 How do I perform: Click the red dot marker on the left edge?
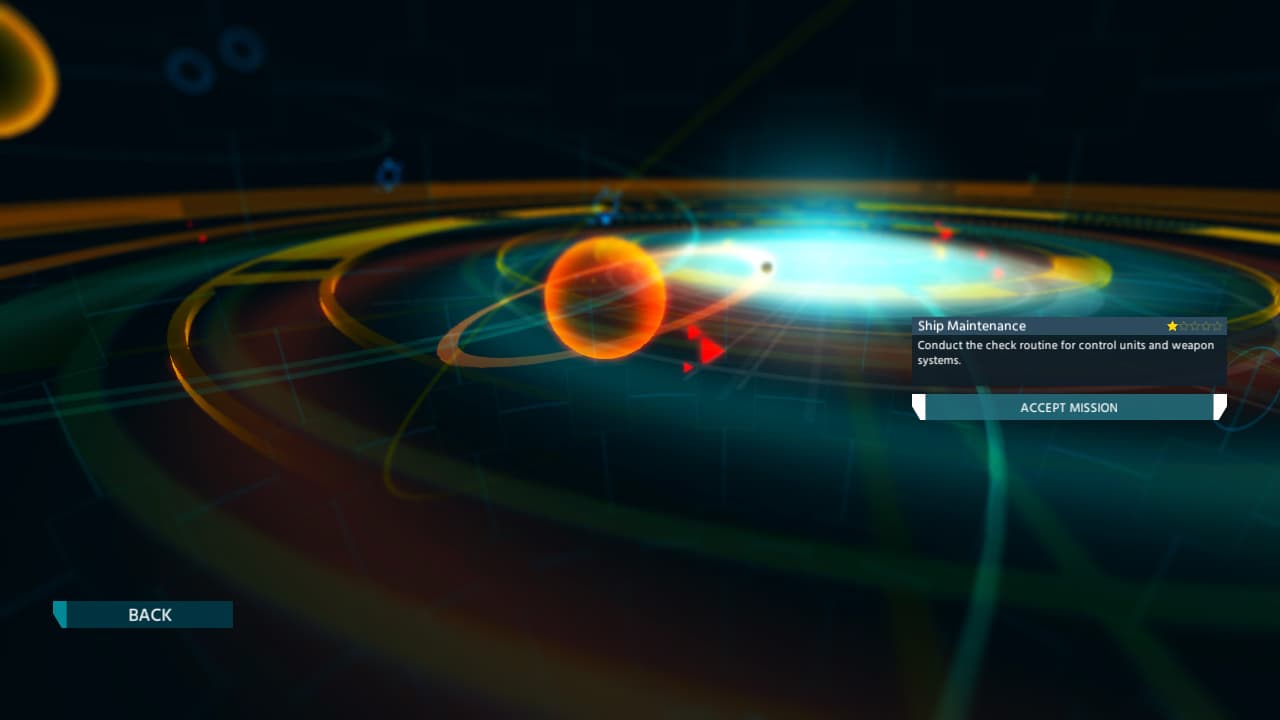pos(203,238)
